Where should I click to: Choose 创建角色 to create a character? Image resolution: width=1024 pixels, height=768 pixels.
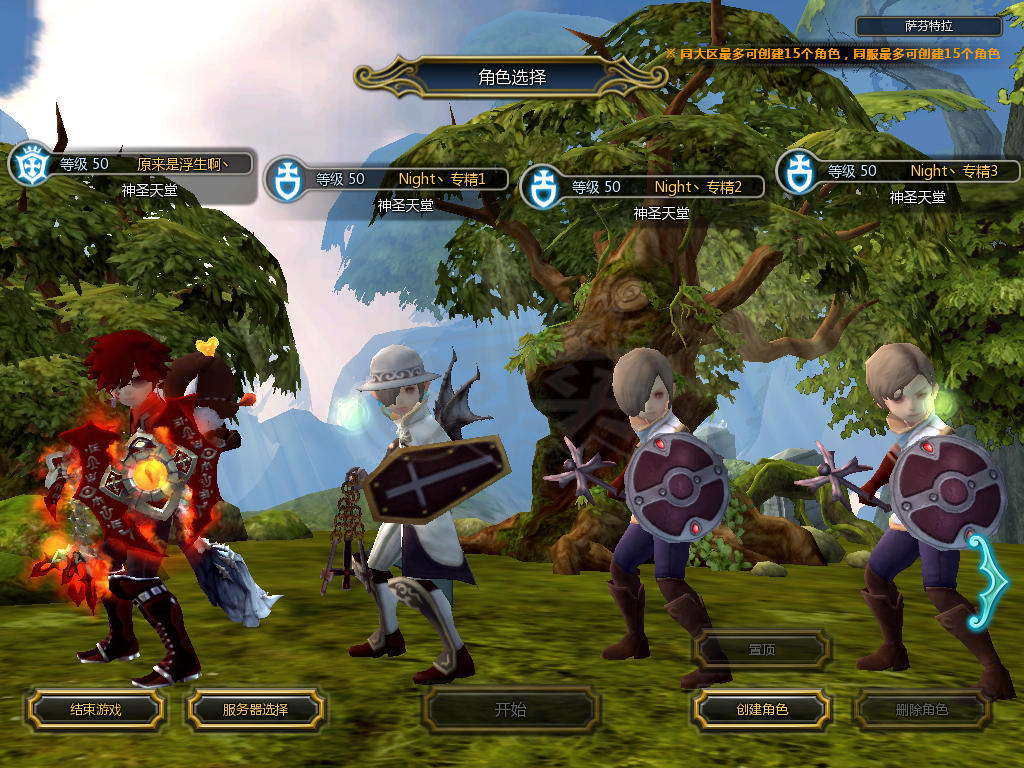pyautogui.click(x=762, y=710)
